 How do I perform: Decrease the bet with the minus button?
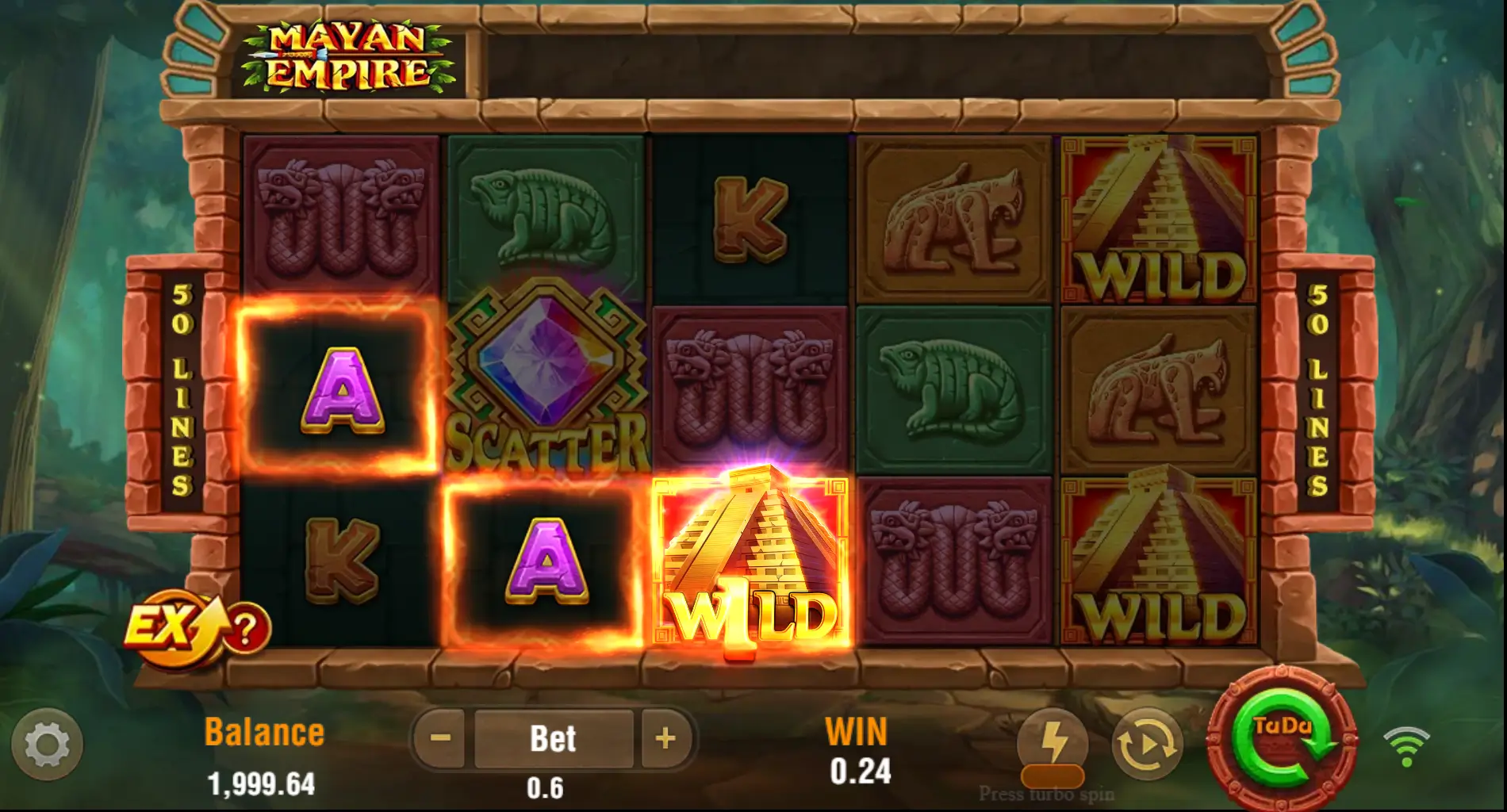point(441,738)
